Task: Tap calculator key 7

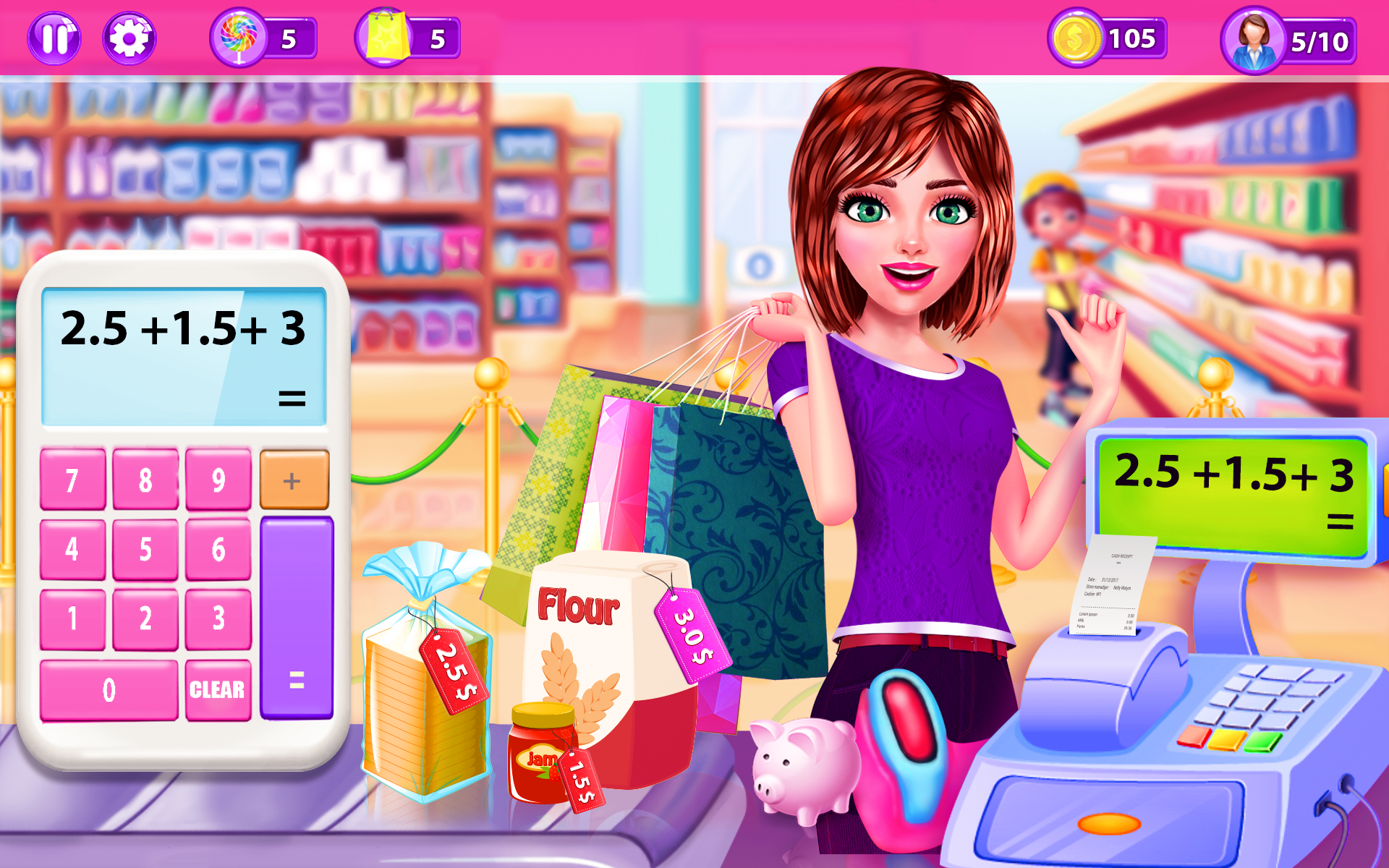Action: [x=72, y=479]
